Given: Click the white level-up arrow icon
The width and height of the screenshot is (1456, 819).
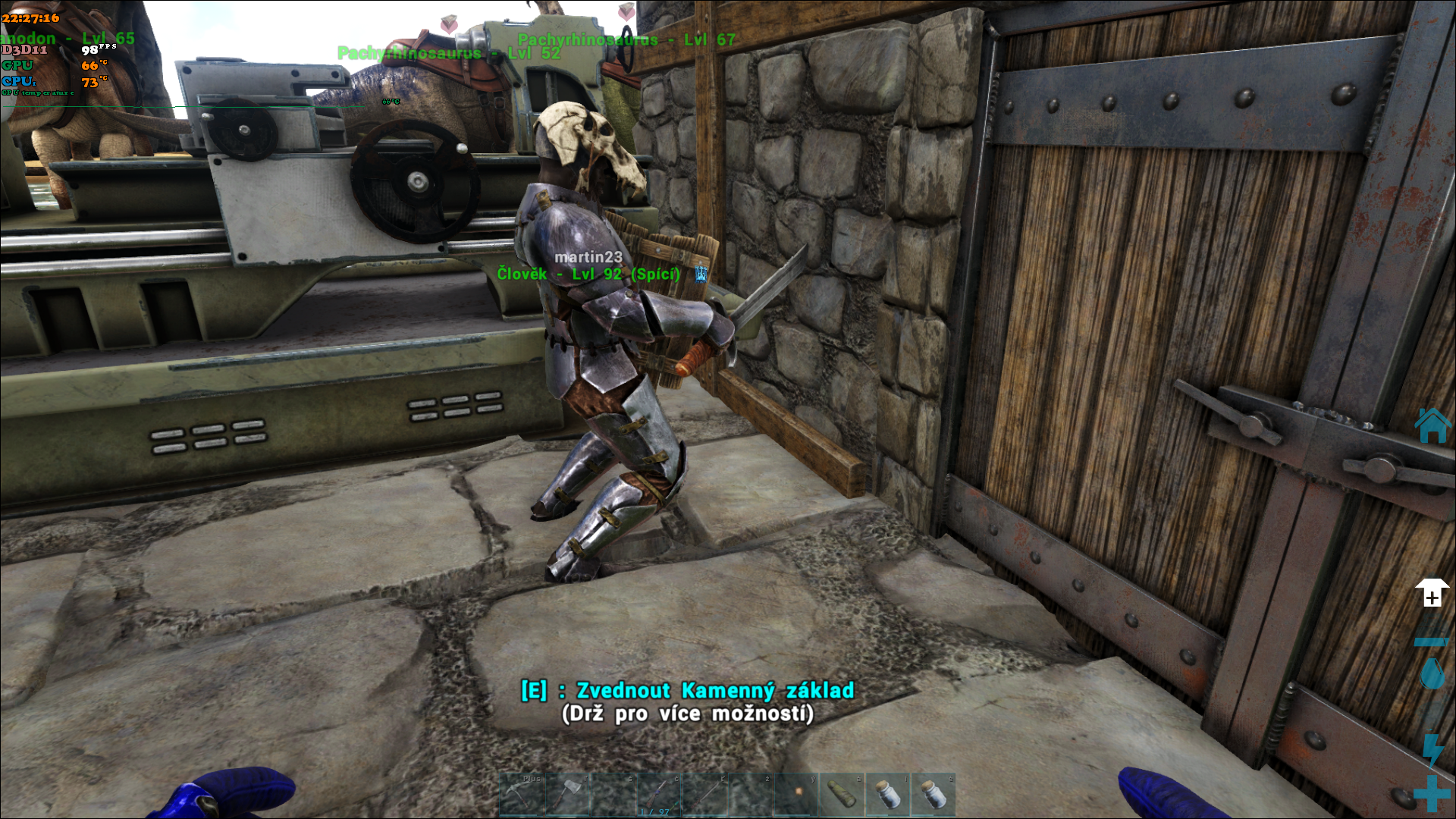Looking at the screenshot, I should pos(1432,593).
